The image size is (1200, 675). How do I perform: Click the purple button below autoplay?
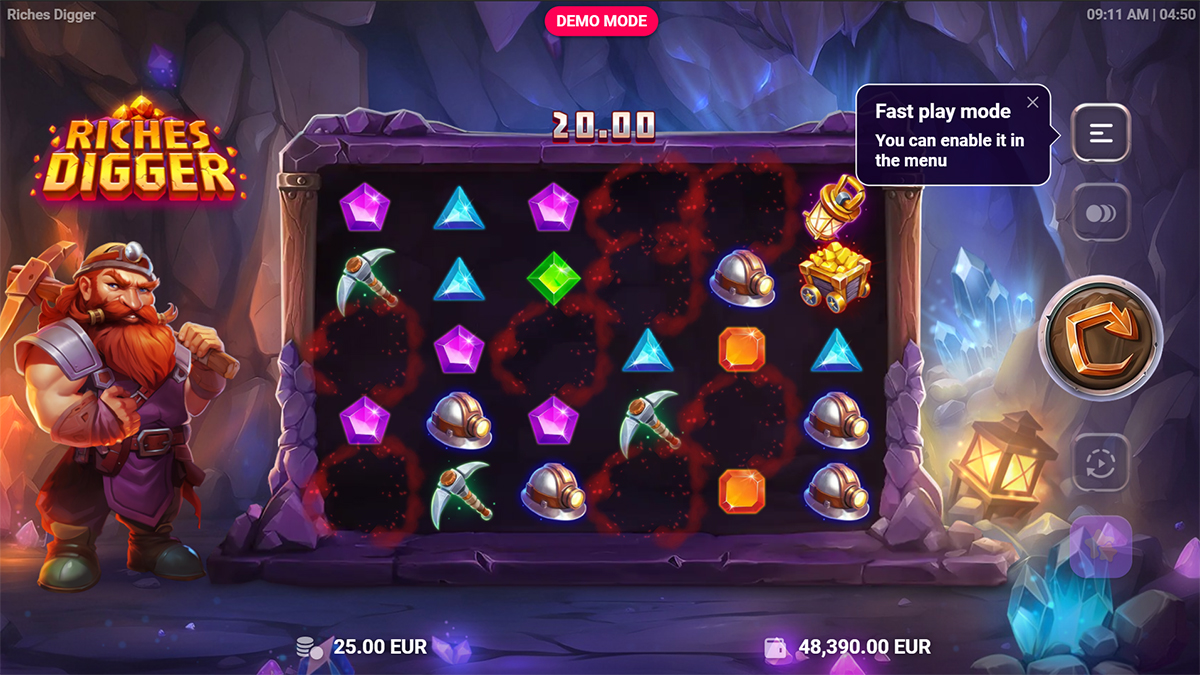pyautogui.click(x=1101, y=546)
